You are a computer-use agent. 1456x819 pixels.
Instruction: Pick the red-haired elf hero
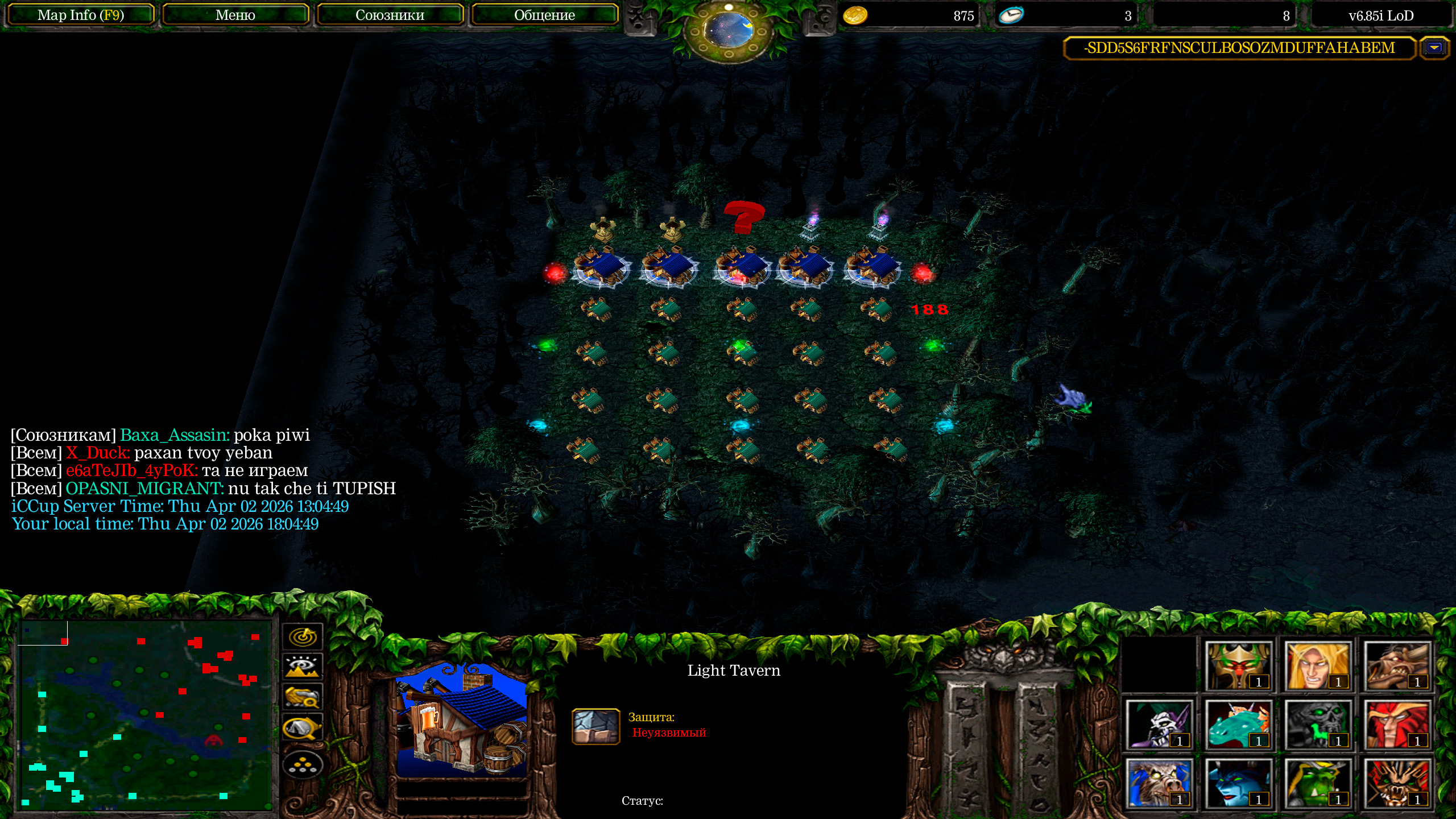coord(1396,725)
